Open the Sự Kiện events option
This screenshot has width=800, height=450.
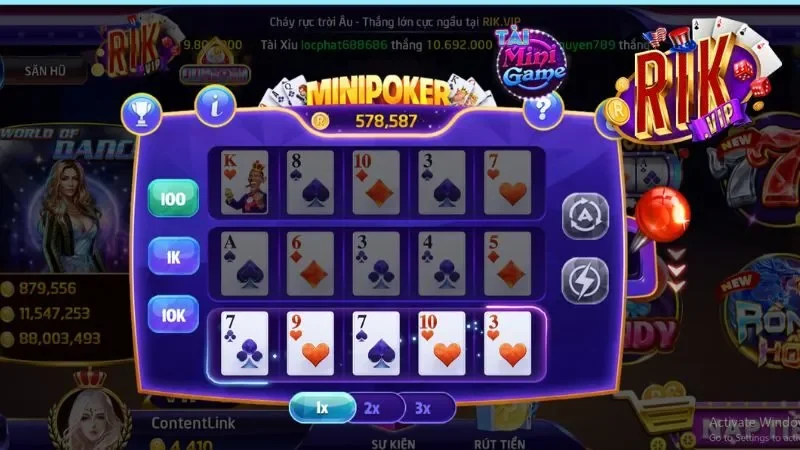pos(393,439)
